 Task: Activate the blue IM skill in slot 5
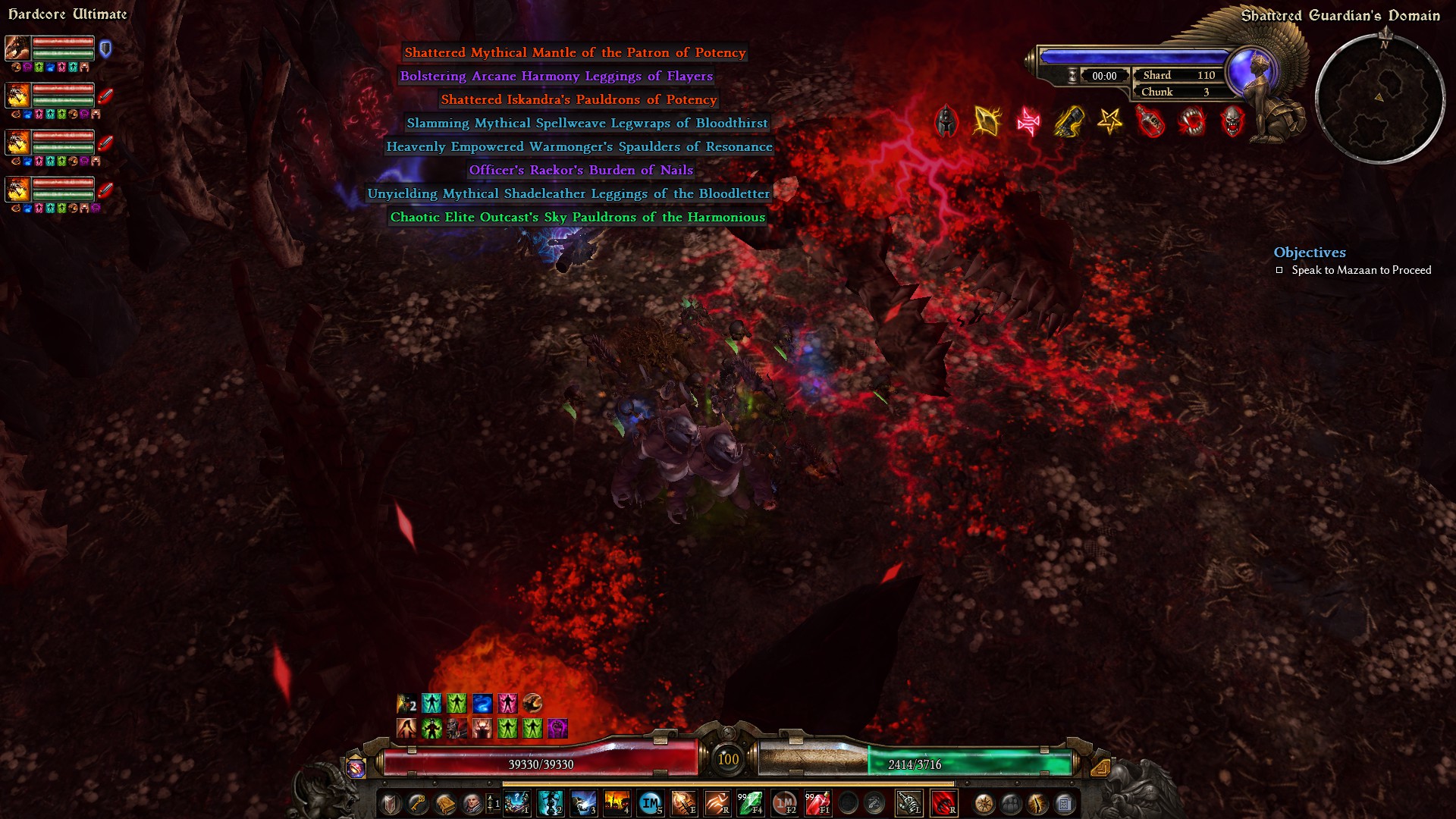tap(650, 803)
